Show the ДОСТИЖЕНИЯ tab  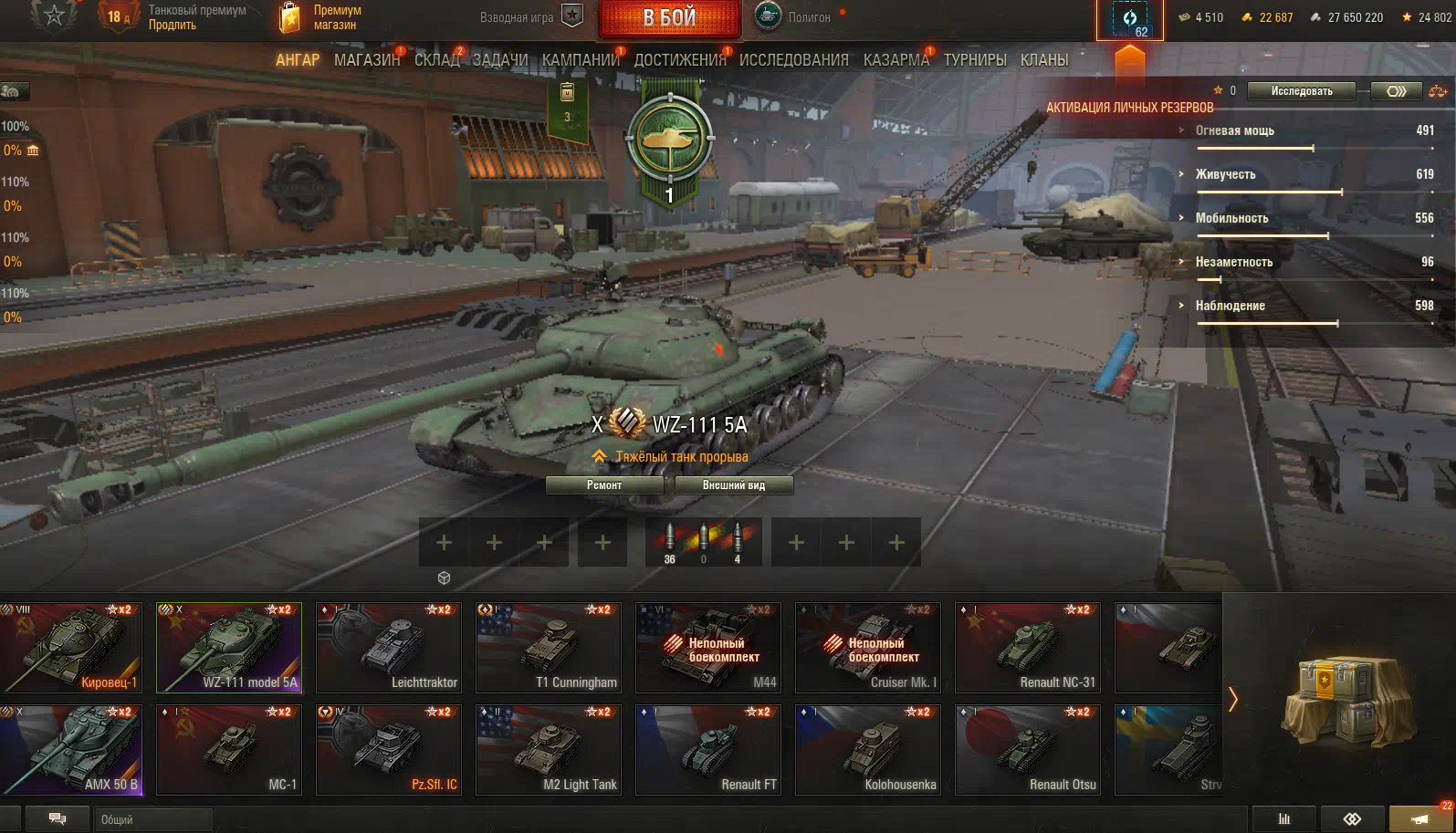tap(680, 60)
